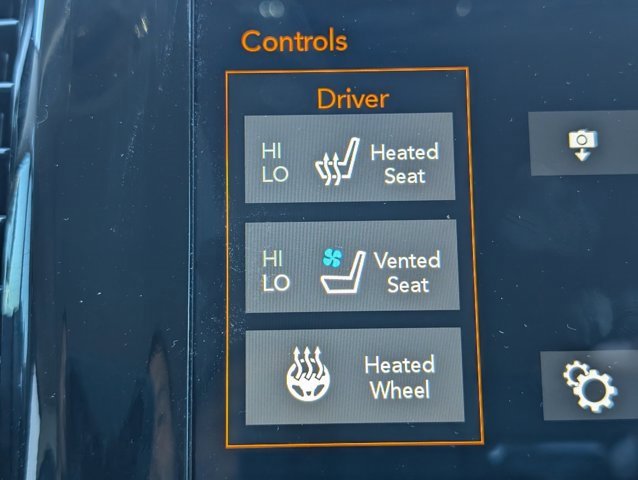This screenshot has height=480, width=638.
Task: Tap the camera icon button
Action: pos(583,143)
